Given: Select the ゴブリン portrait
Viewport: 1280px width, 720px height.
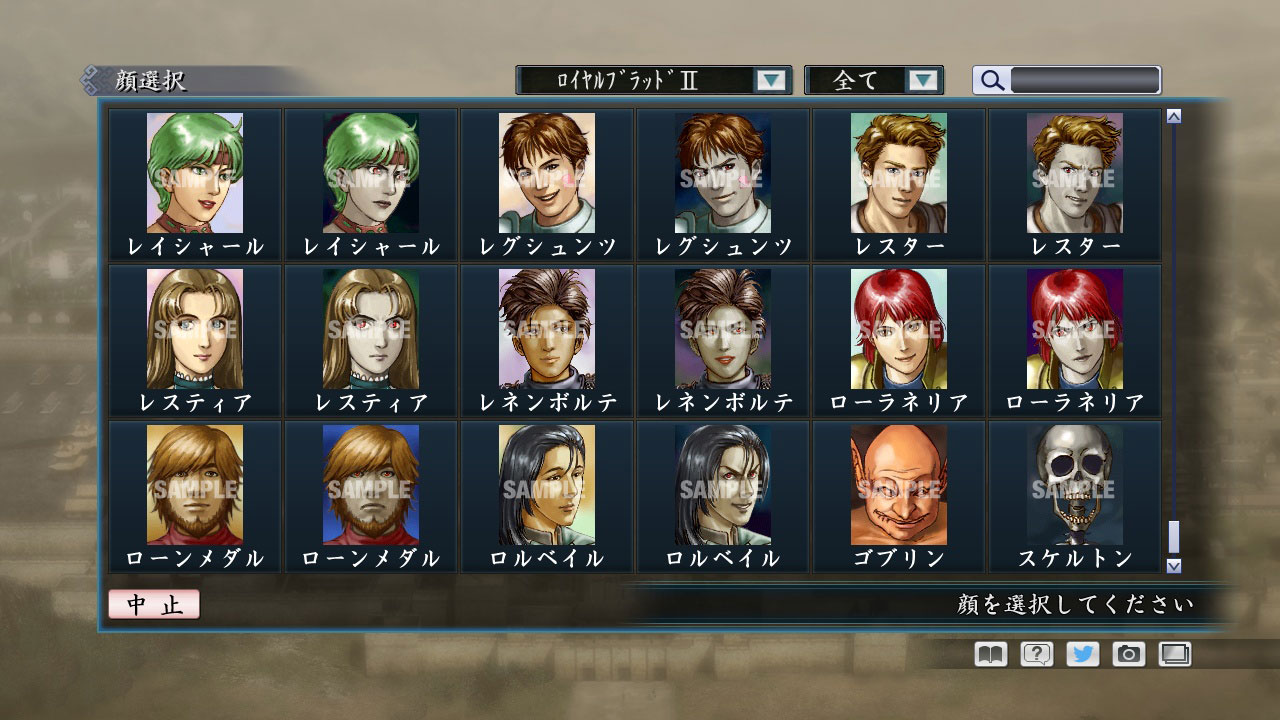Looking at the screenshot, I should pyautogui.click(x=898, y=483).
